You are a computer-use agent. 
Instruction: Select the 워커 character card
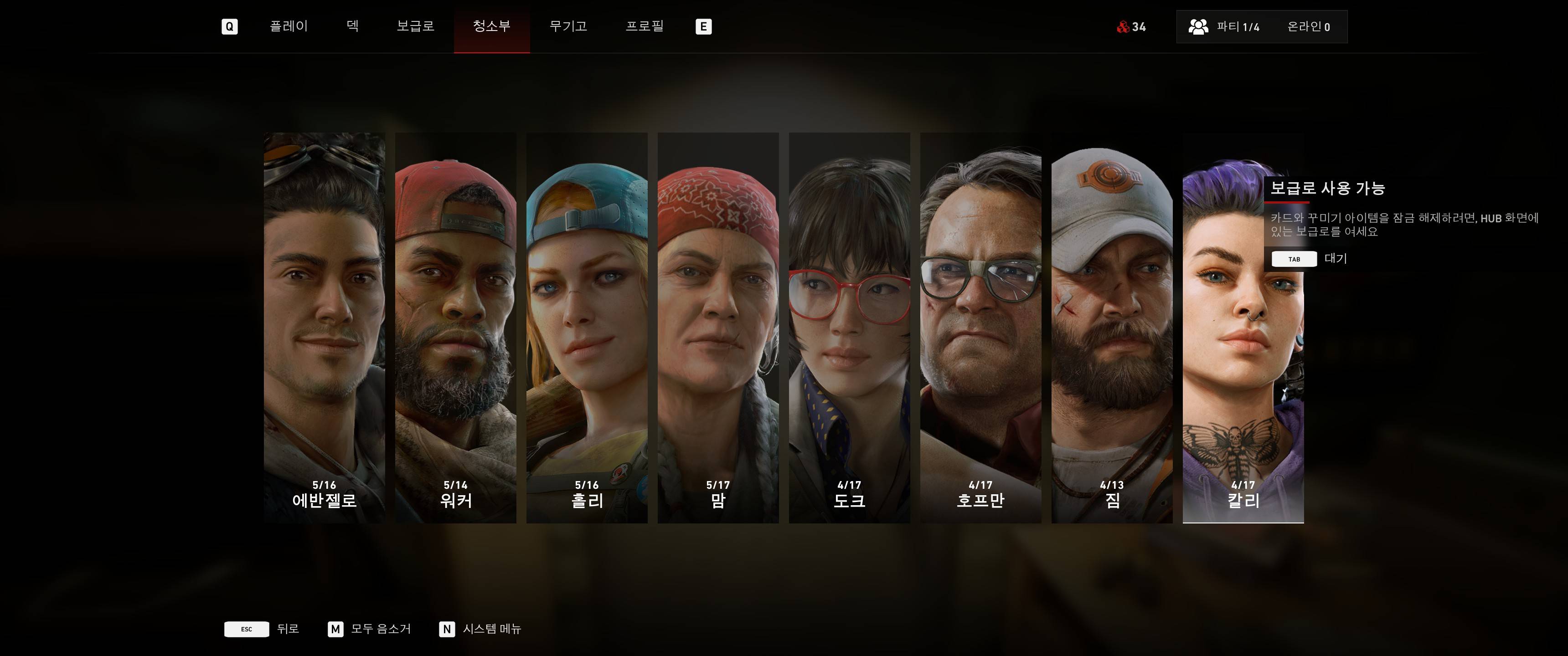(x=455, y=328)
